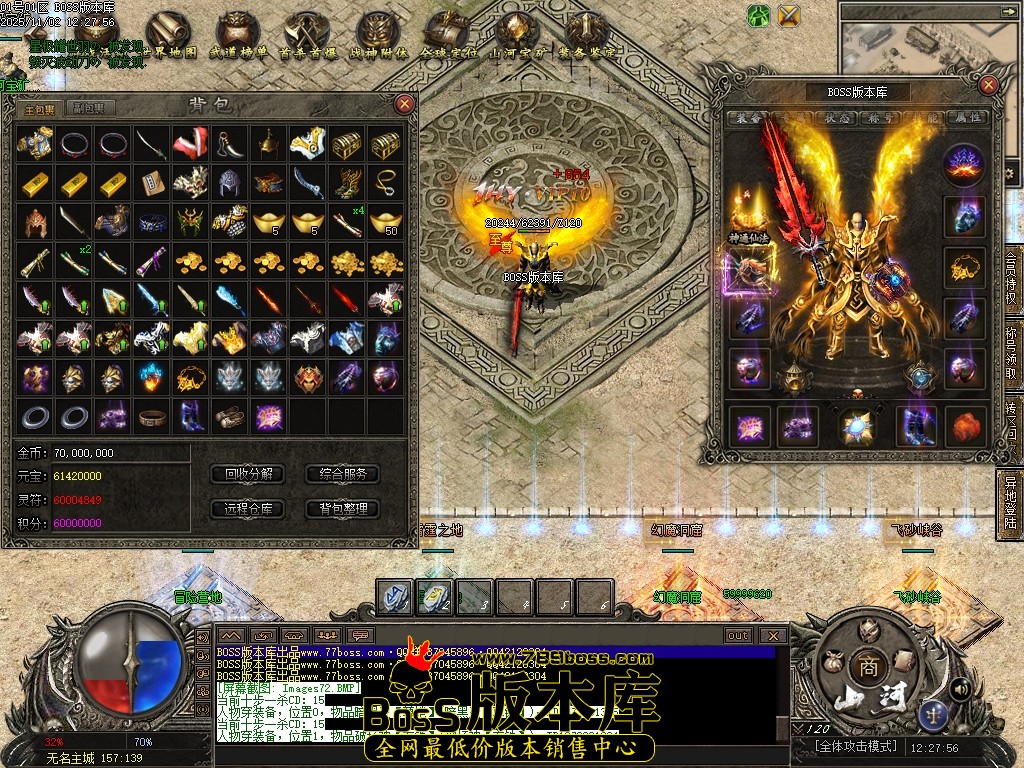Close the BOSS版本库 character panel
The width and height of the screenshot is (1024, 768).
click(988, 85)
